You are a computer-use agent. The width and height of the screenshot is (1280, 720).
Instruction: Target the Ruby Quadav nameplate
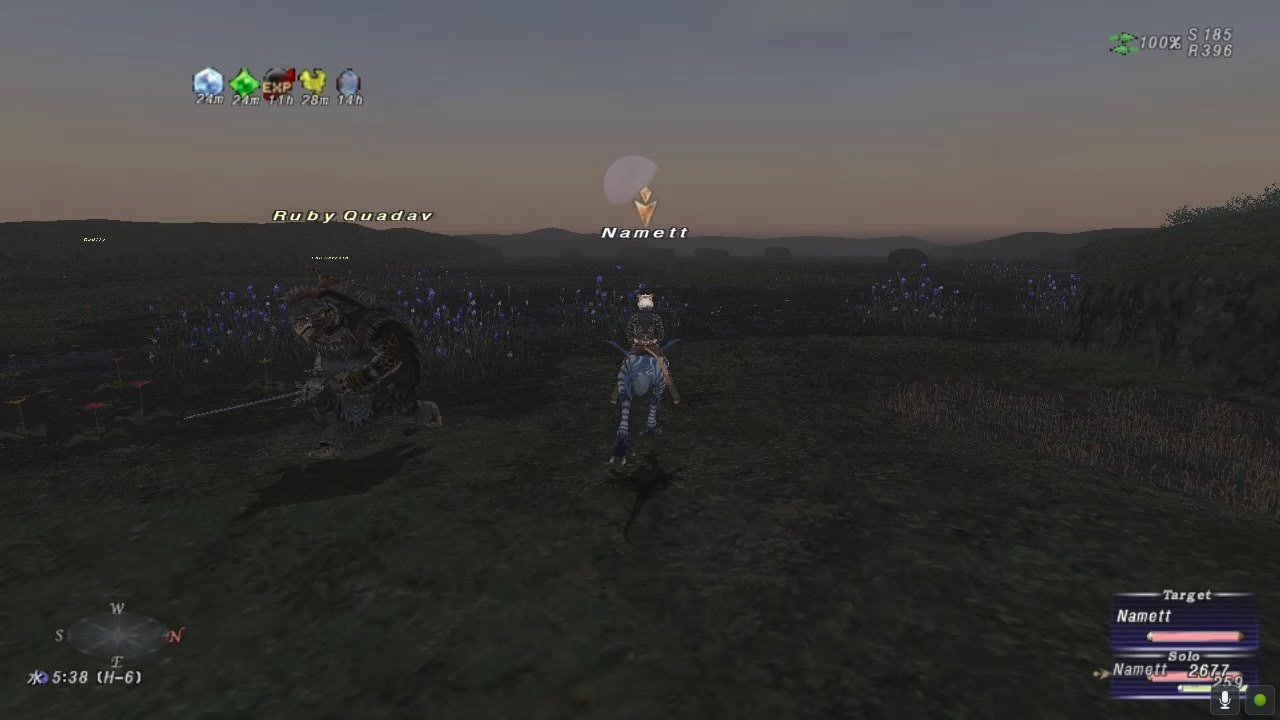(352, 215)
